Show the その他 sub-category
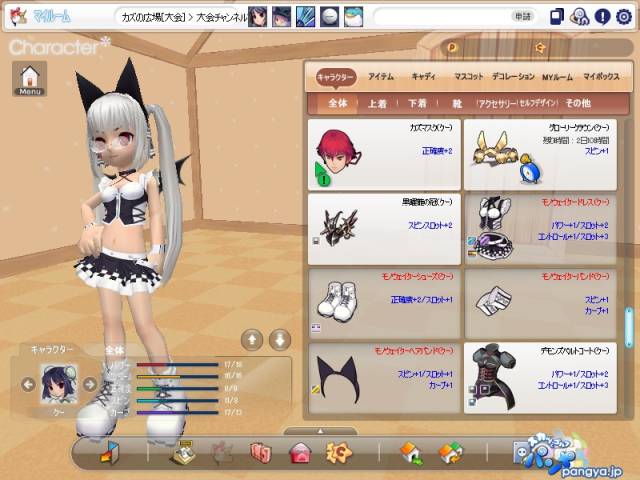Viewport: 640px width, 480px height. [578, 103]
